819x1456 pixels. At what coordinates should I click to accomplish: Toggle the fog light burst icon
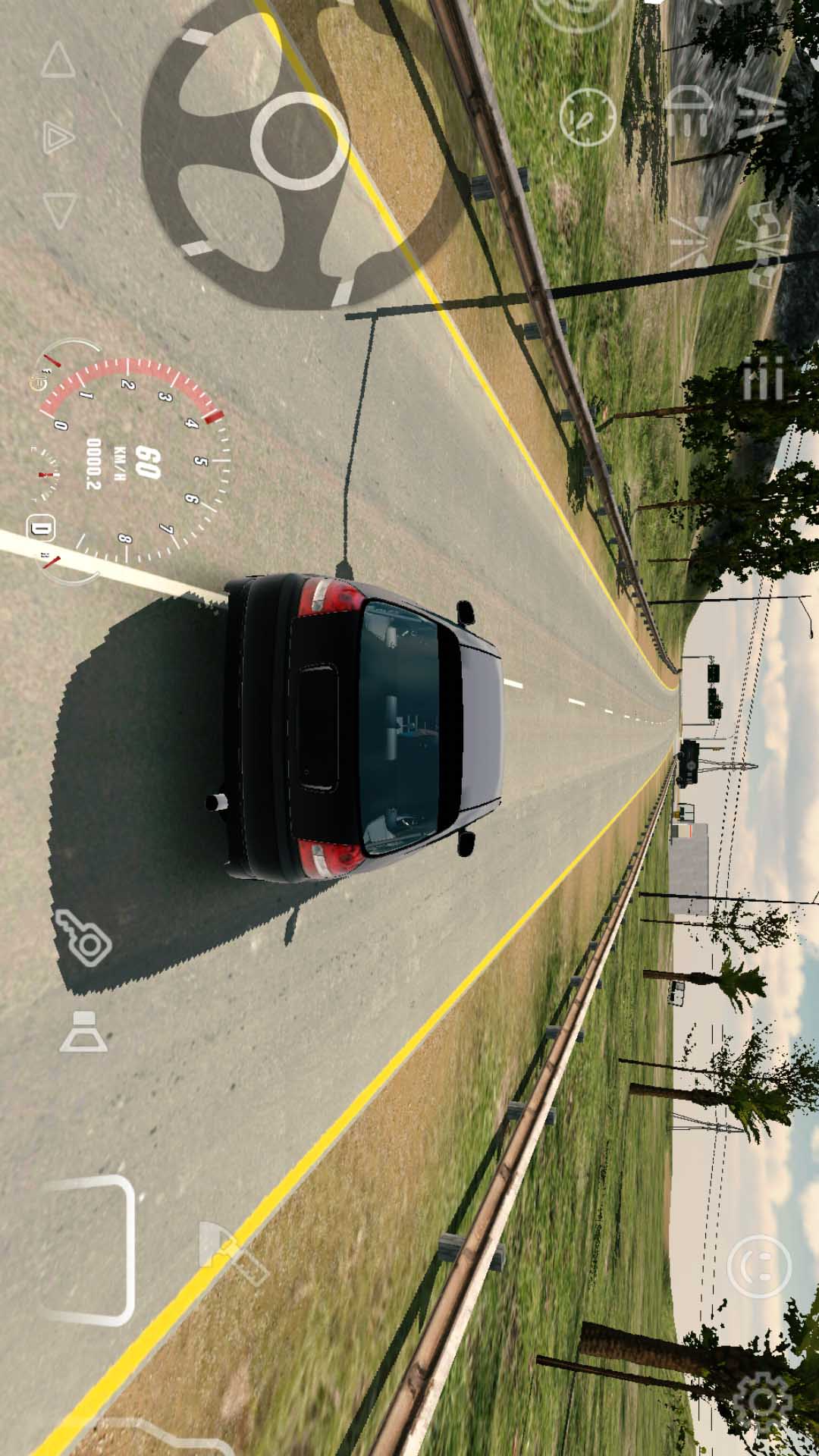coord(692,241)
